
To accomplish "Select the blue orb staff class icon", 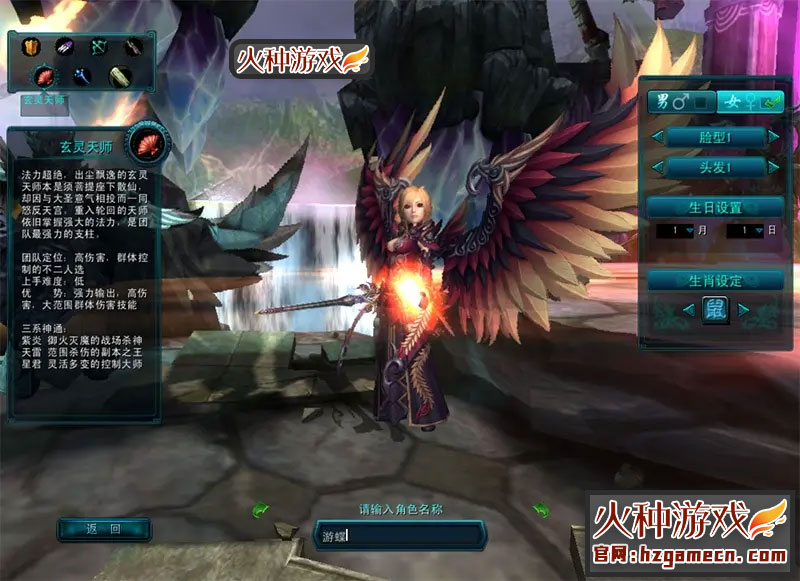I will pos(82,76).
